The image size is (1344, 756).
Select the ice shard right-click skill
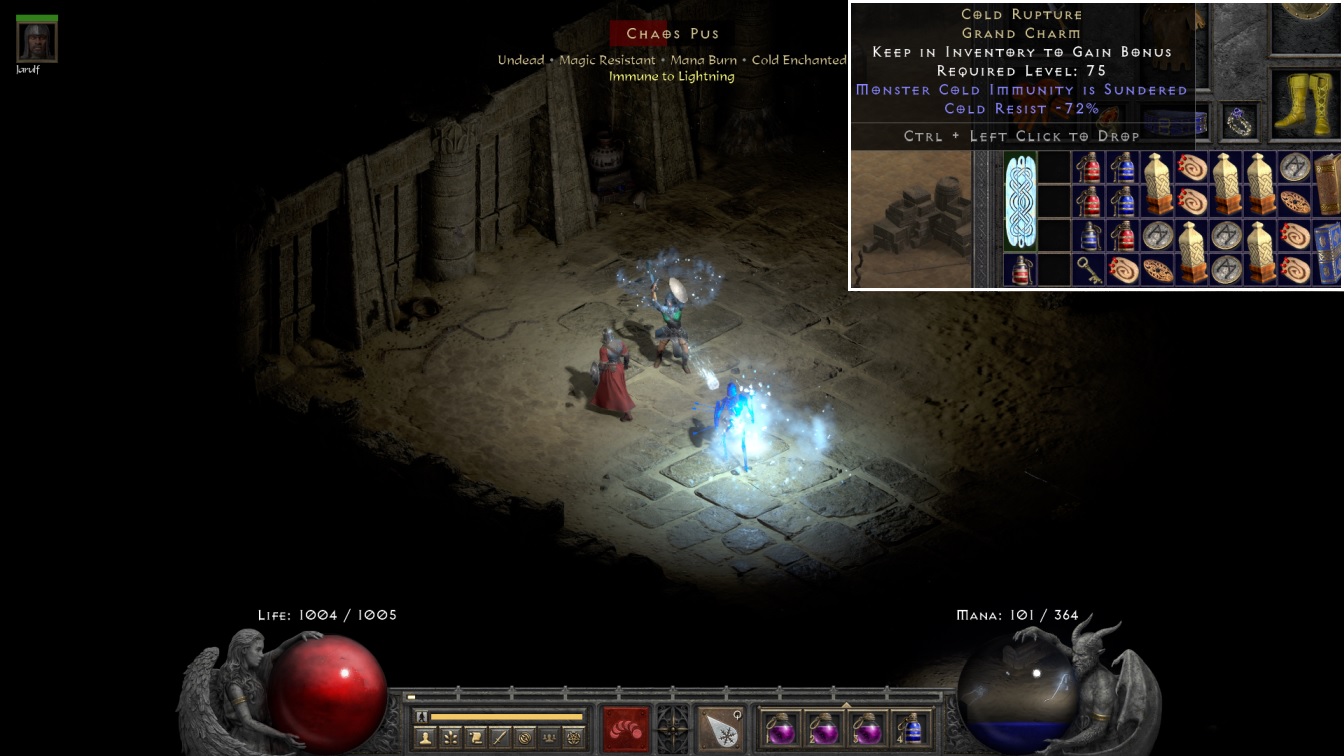[x=719, y=729]
